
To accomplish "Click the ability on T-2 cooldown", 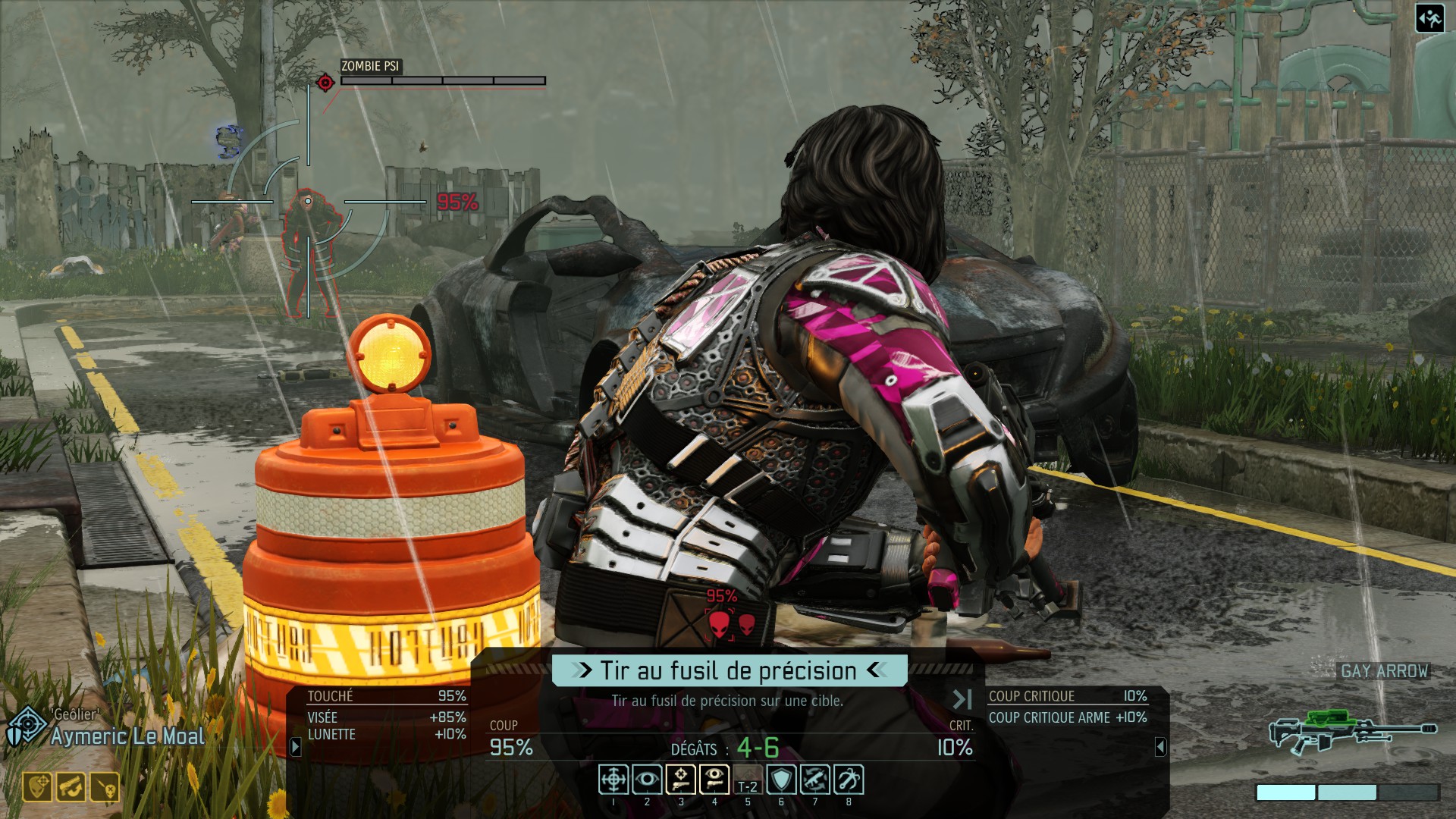I will point(748,781).
